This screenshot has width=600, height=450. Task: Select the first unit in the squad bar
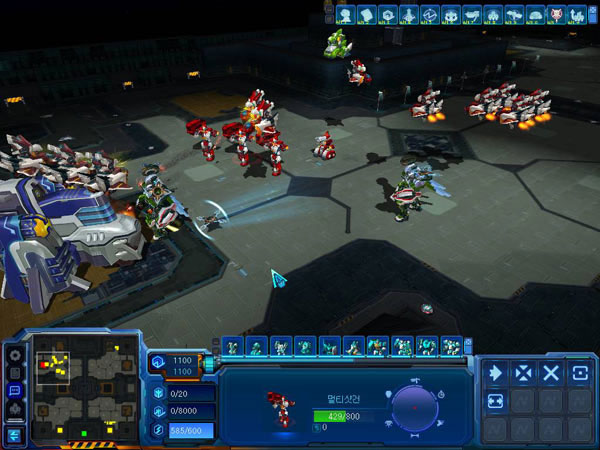(233, 346)
